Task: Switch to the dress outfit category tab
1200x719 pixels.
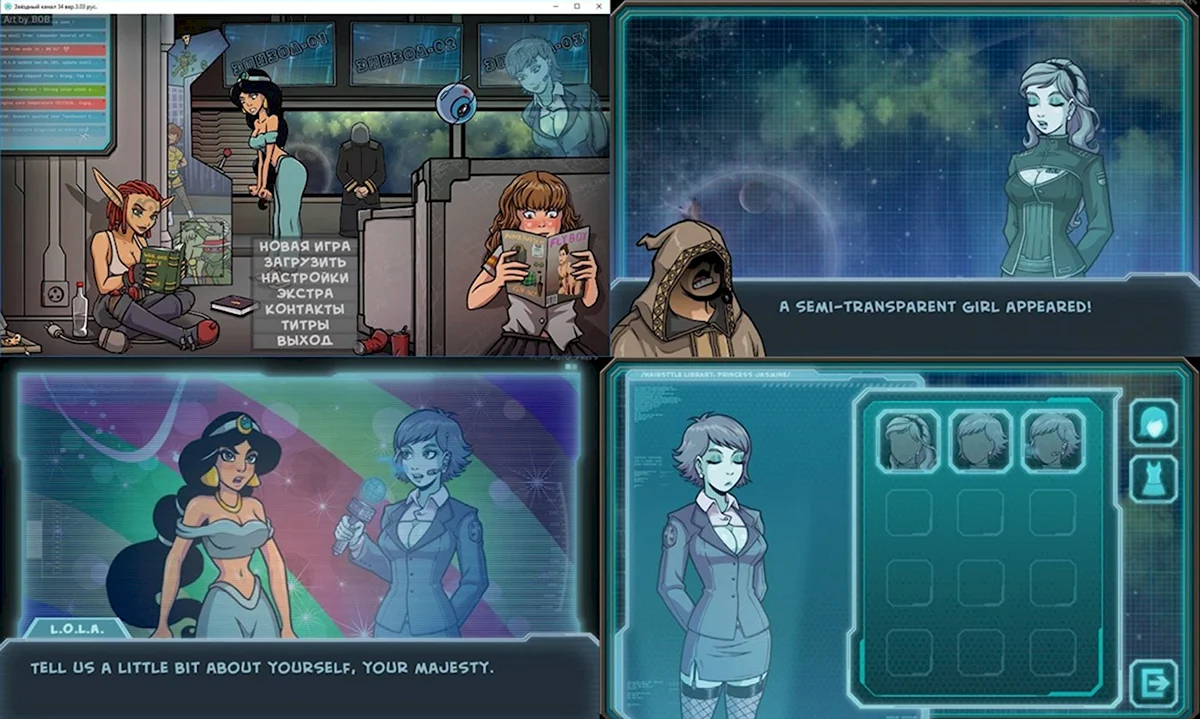Action: pos(1153,479)
